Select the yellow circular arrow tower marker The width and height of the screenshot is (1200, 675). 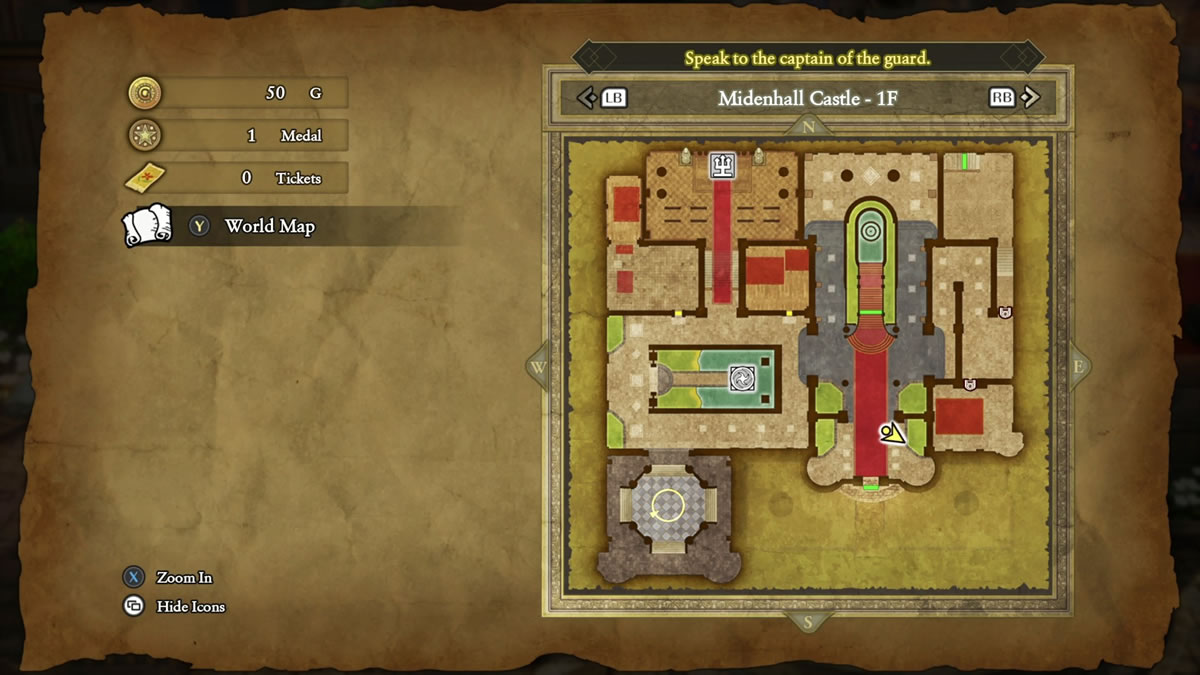667,505
